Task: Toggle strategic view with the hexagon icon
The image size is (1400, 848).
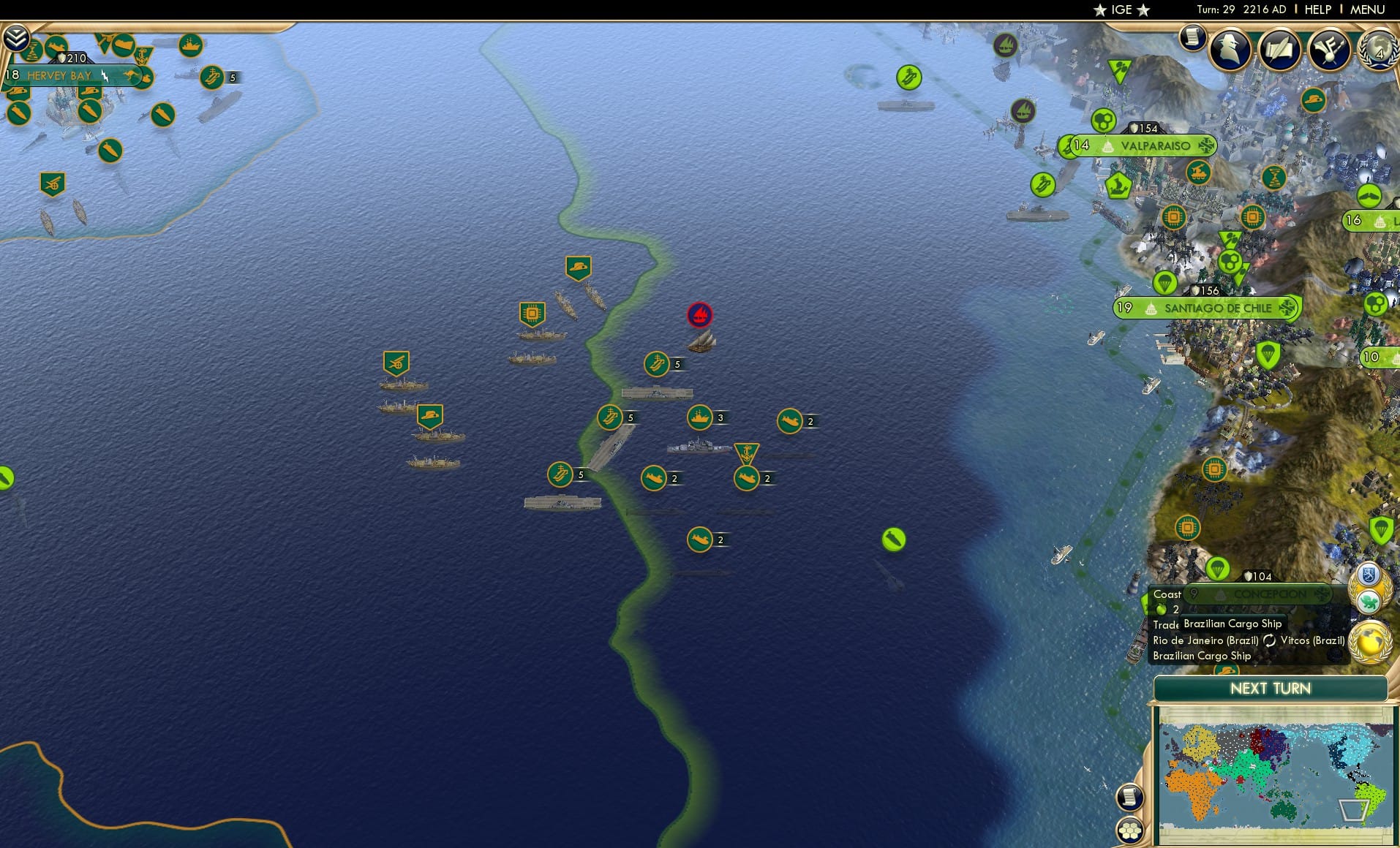Action: [1130, 831]
